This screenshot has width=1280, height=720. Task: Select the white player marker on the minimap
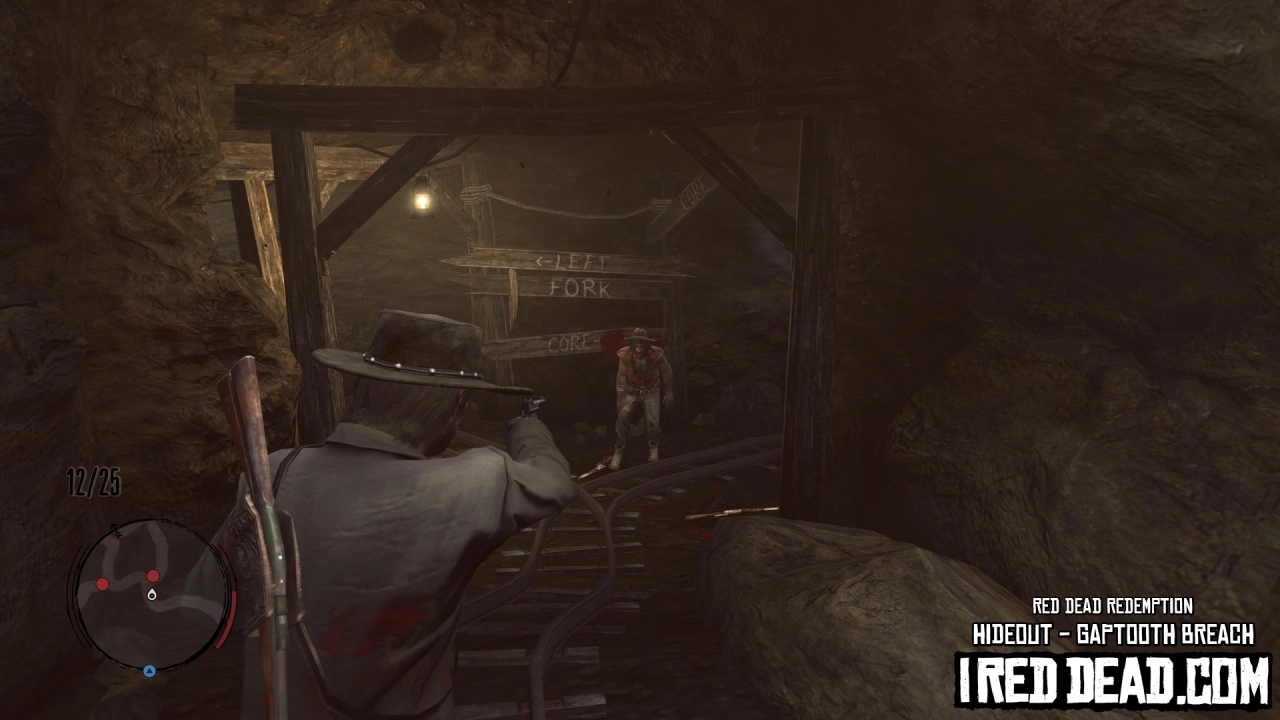tap(151, 593)
